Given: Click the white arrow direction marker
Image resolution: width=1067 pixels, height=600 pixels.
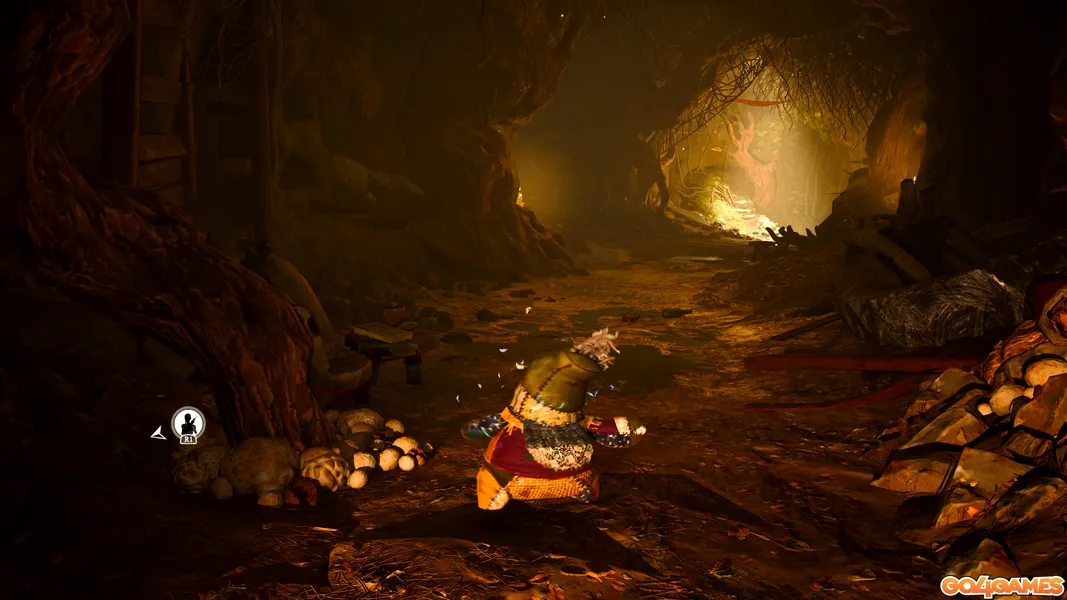Looking at the screenshot, I should pos(158,433).
